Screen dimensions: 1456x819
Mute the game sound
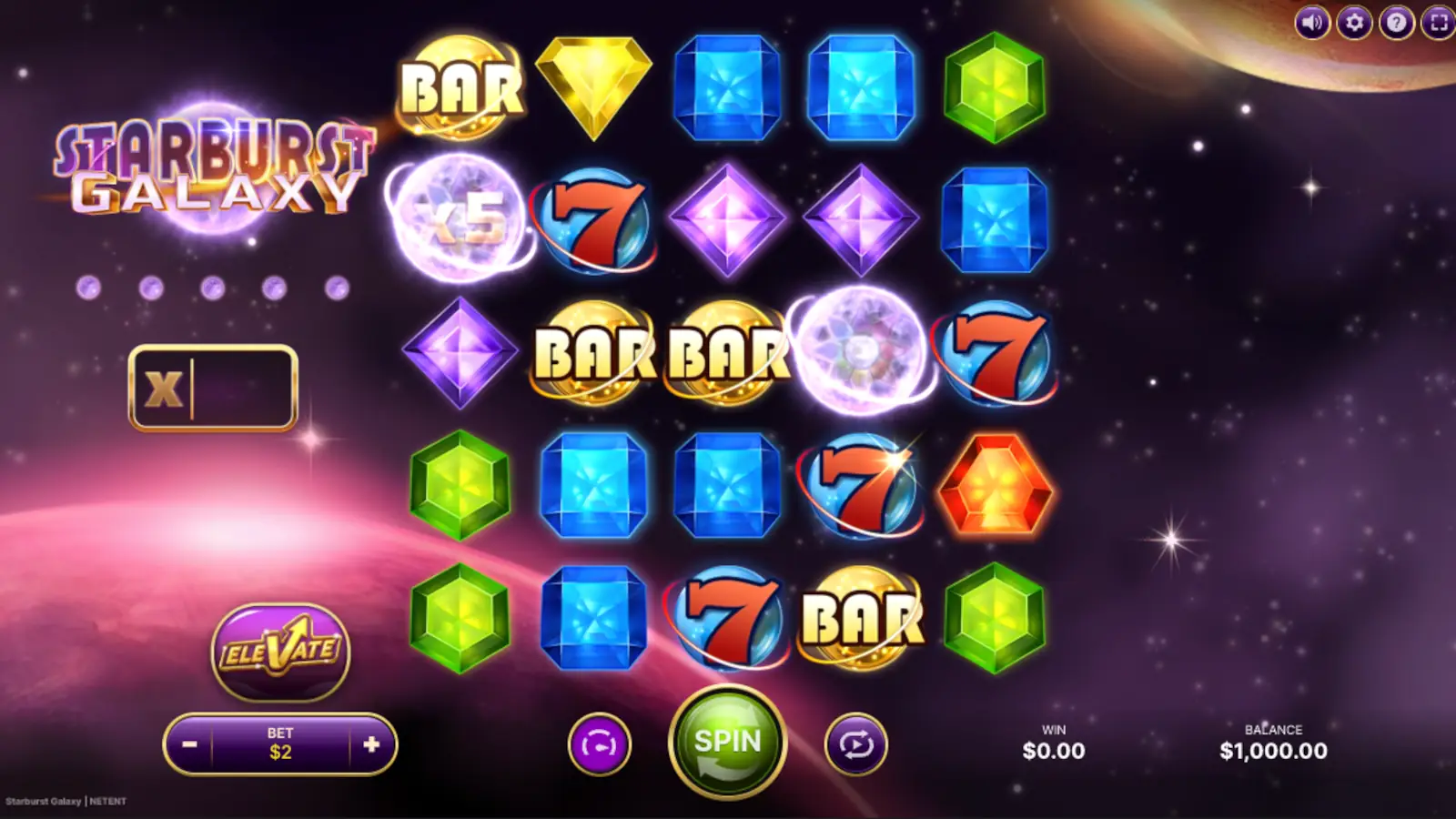[x=1310, y=24]
